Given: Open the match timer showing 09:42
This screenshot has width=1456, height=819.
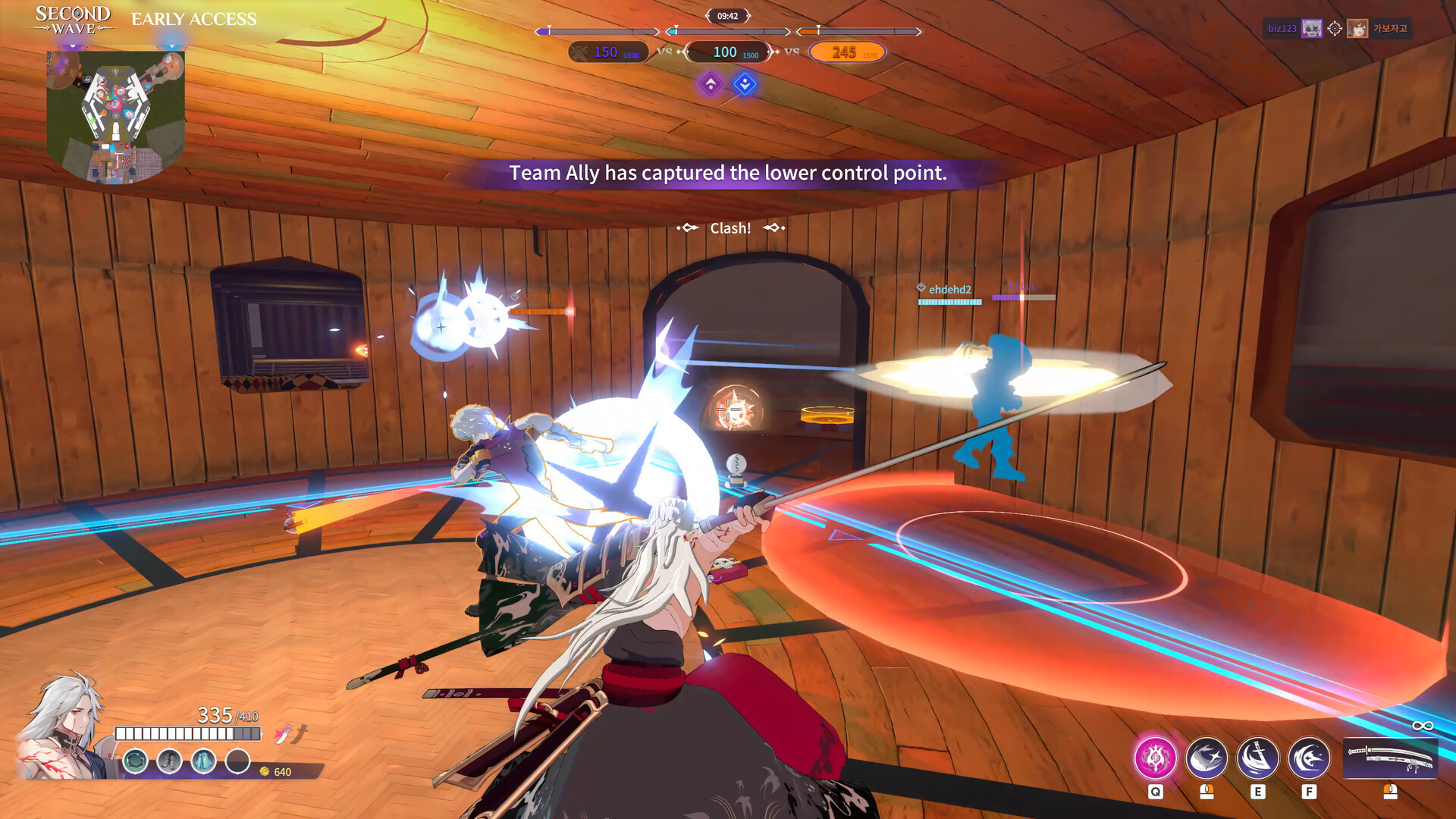Looking at the screenshot, I should point(728,16).
